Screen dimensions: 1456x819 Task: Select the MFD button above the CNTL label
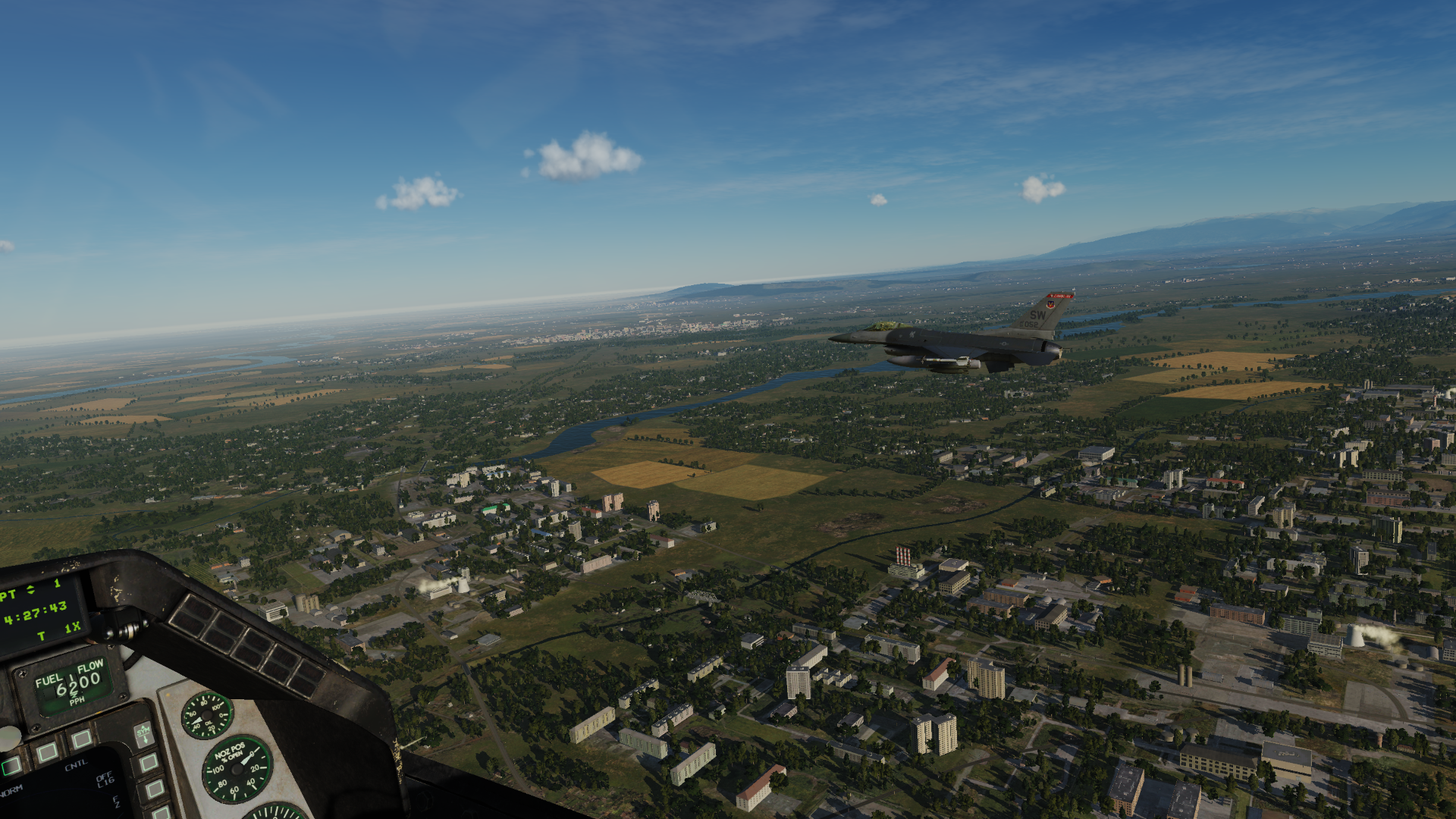point(80,738)
